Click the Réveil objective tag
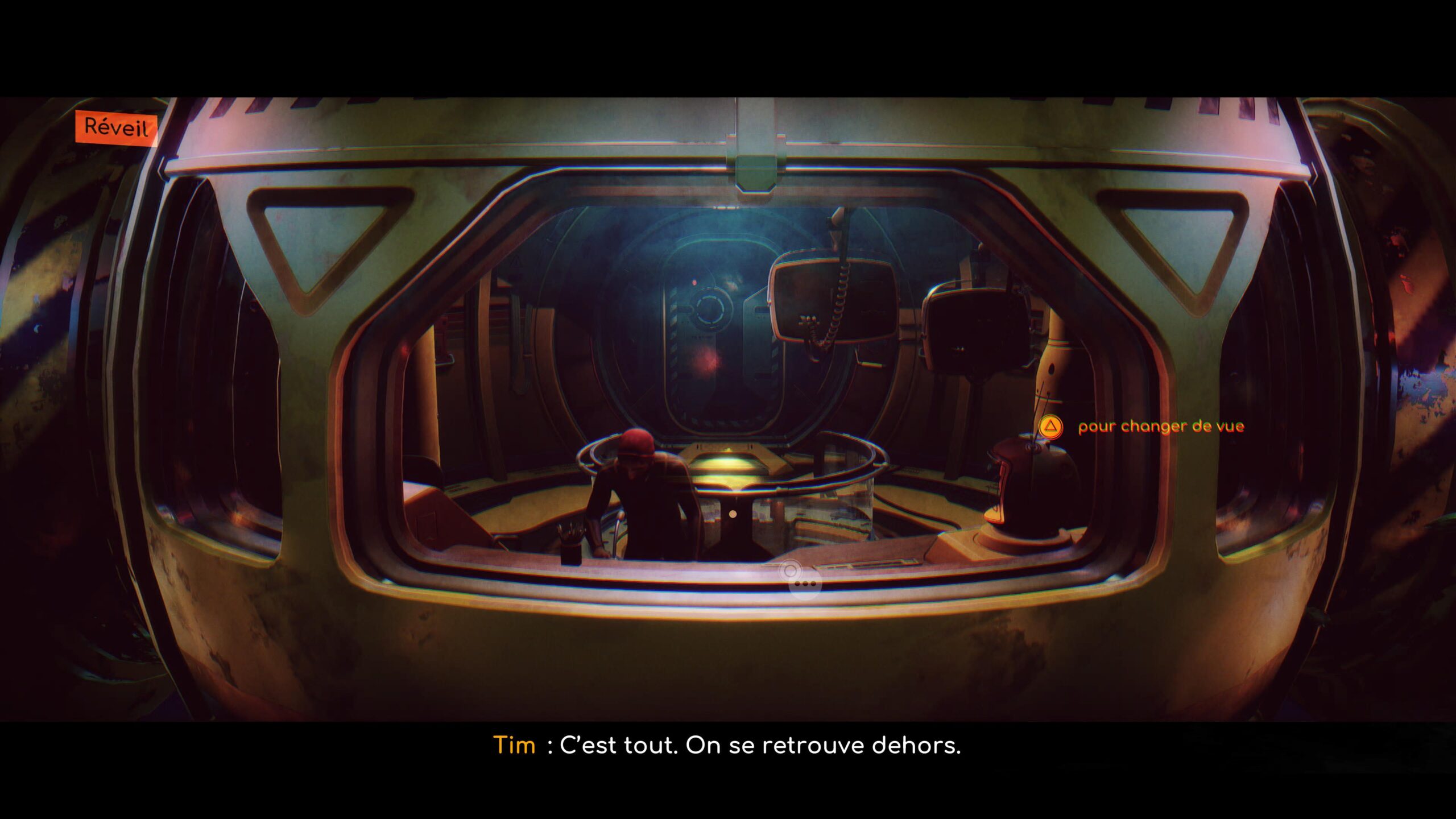Image resolution: width=1456 pixels, height=819 pixels. [117, 127]
